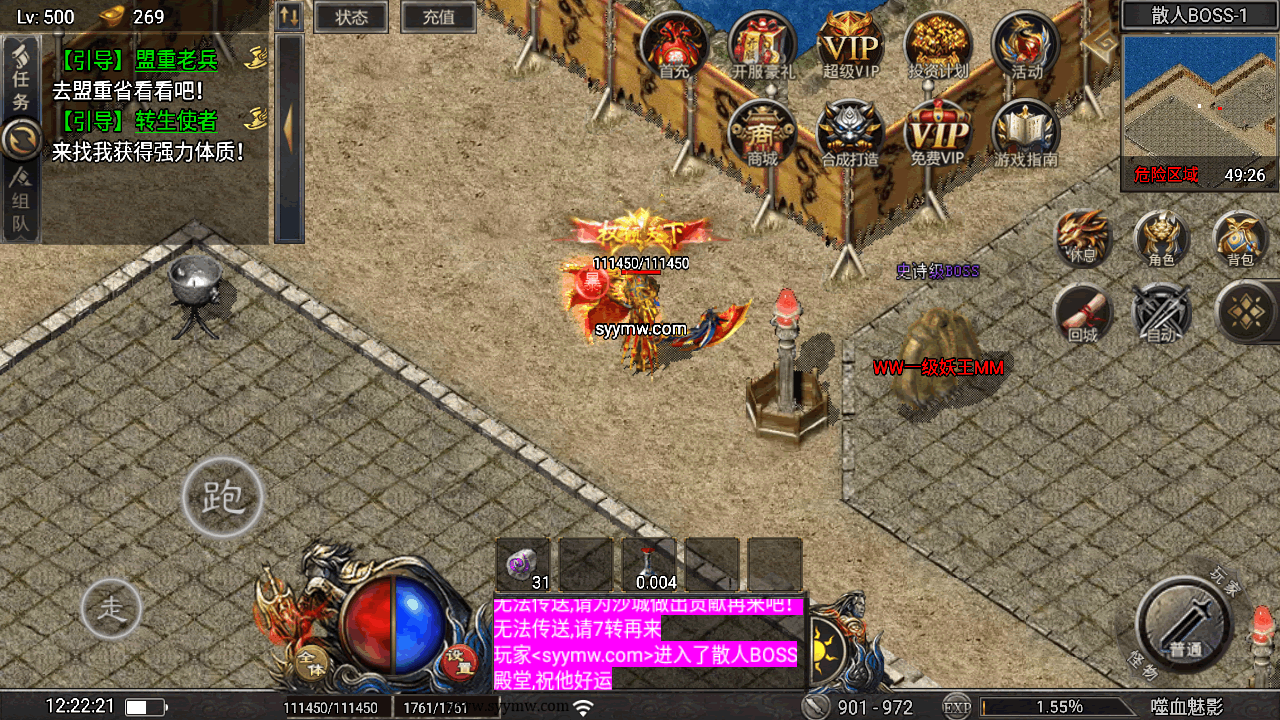1280x720 pixels.
Task: Open the 投资计划 investment plan
Action: 938,45
